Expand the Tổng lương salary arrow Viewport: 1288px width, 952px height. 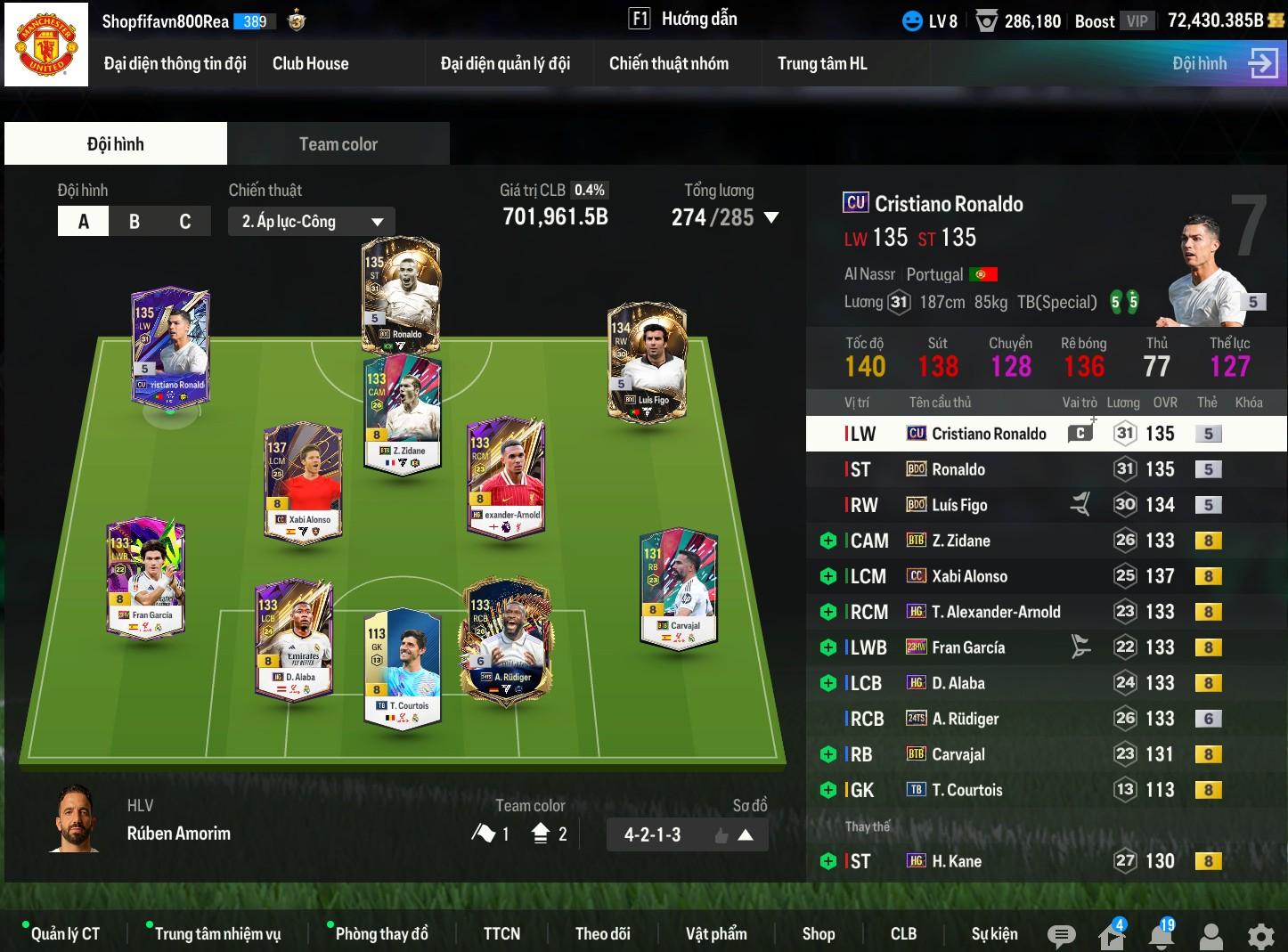coord(771,217)
